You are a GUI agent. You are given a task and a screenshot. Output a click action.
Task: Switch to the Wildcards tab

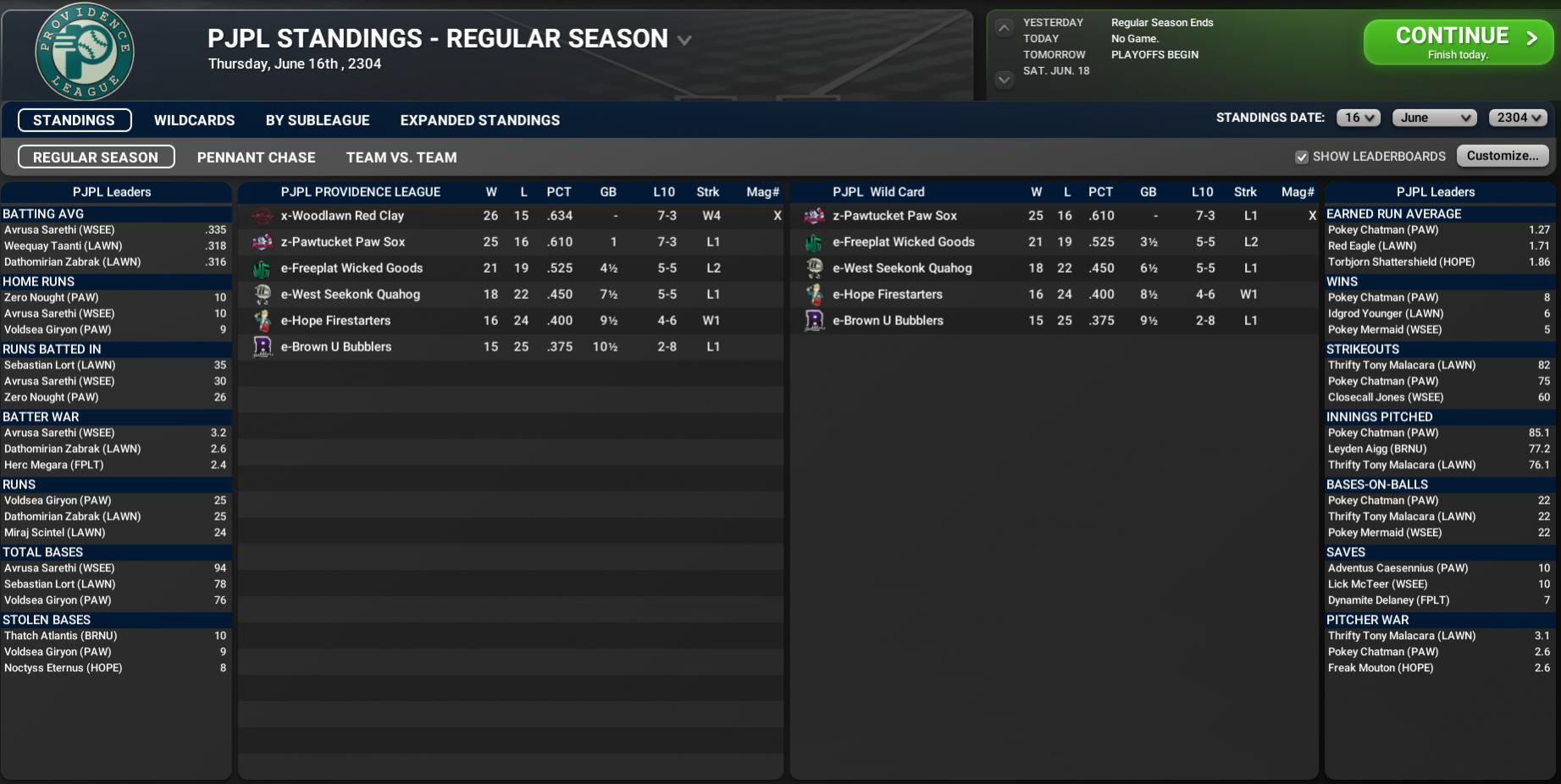point(194,120)
